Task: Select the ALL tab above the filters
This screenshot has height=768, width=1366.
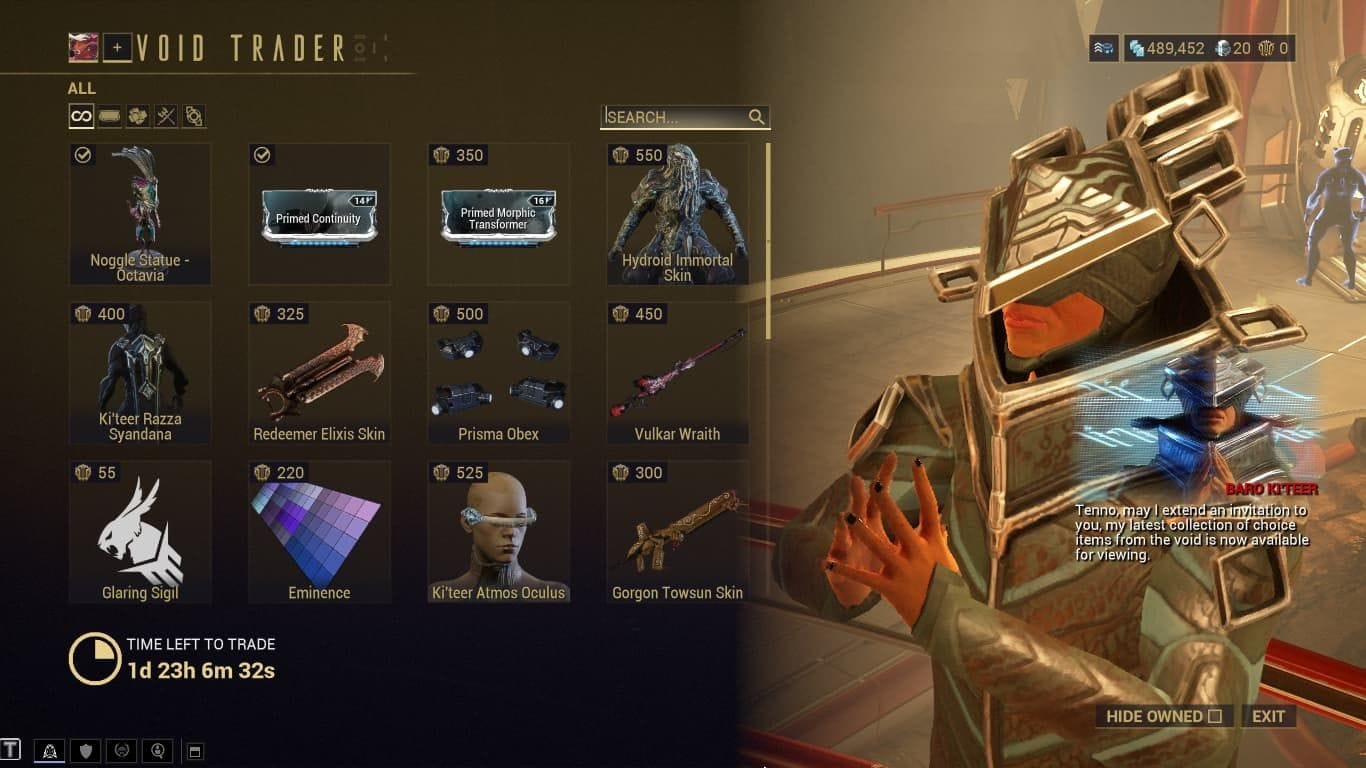Action: pyautogui.click(x=80, y=88)
